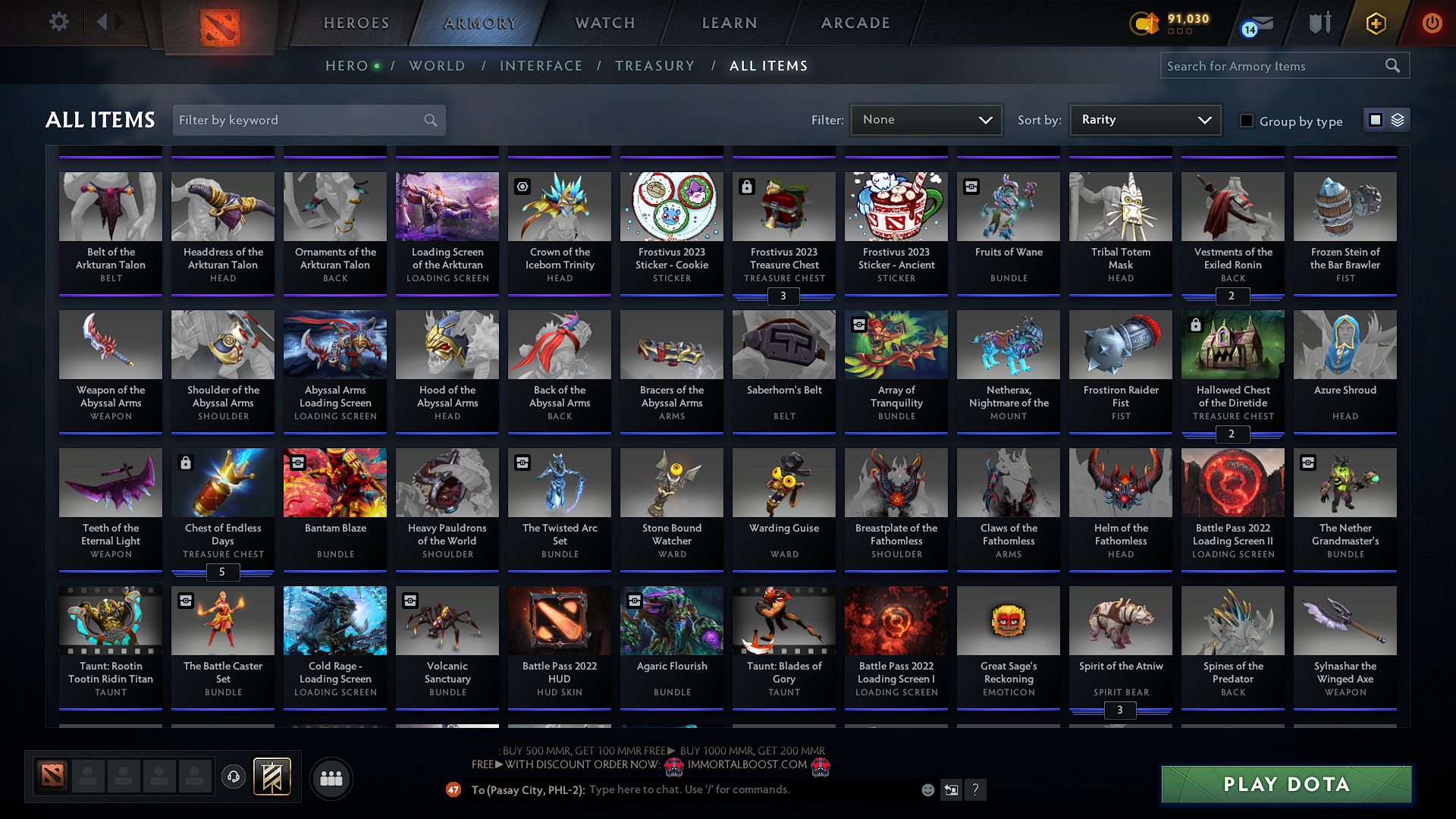Click the red power icon to exit

pyautogui.click(x=1432, y=23)
